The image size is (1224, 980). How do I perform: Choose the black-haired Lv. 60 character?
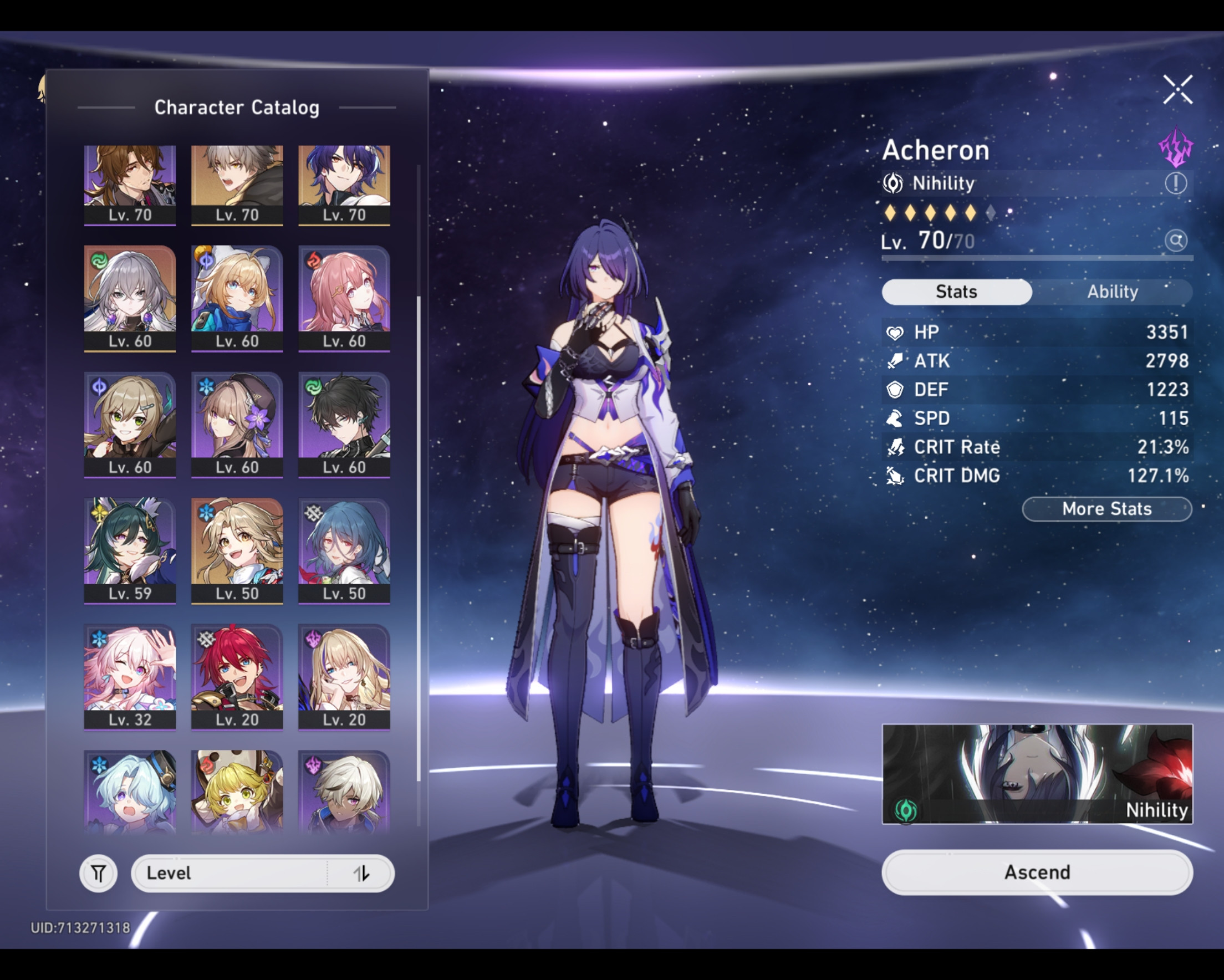coord(344,423)
